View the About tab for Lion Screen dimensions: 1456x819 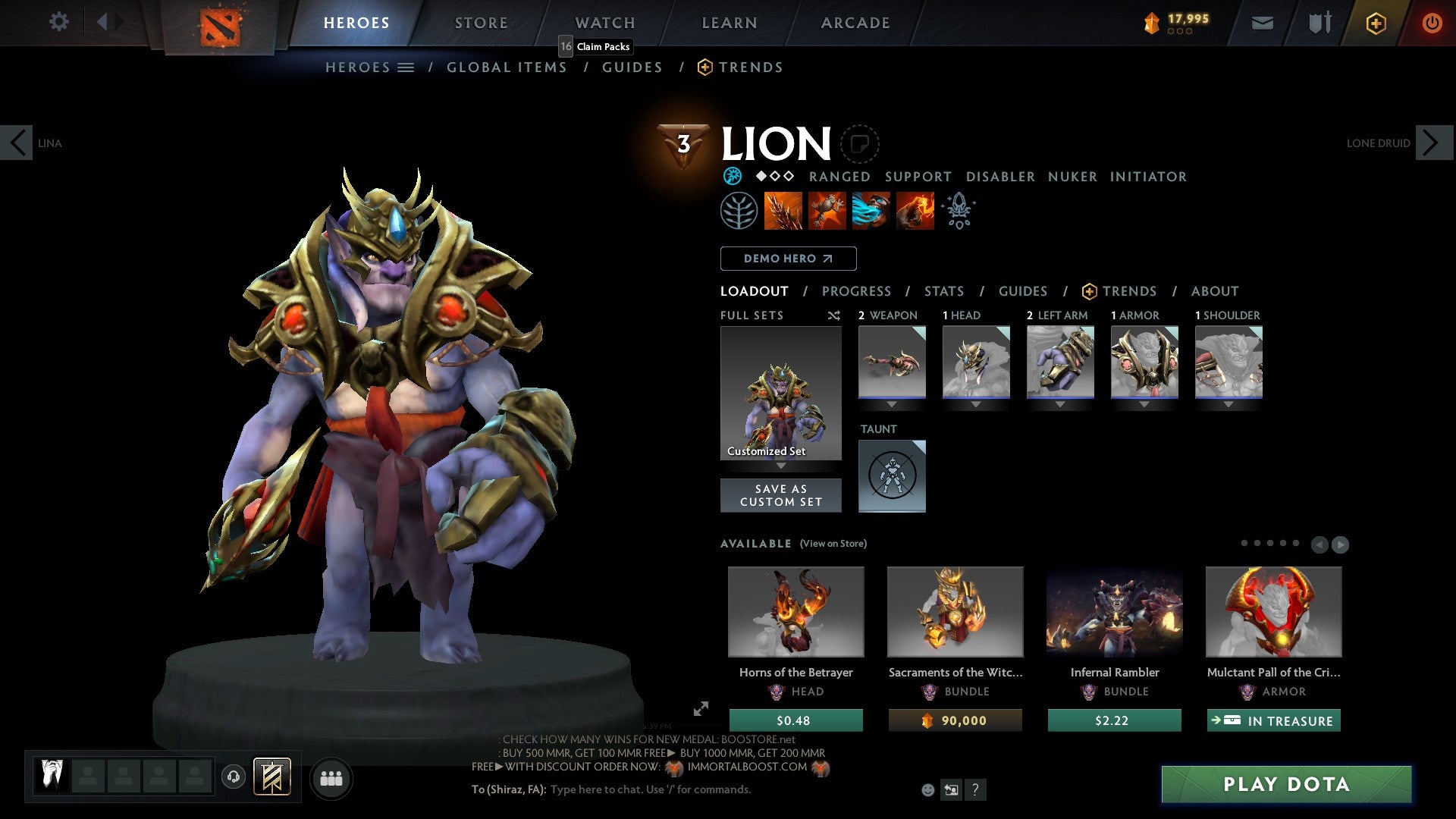(x=1214, y=291)
